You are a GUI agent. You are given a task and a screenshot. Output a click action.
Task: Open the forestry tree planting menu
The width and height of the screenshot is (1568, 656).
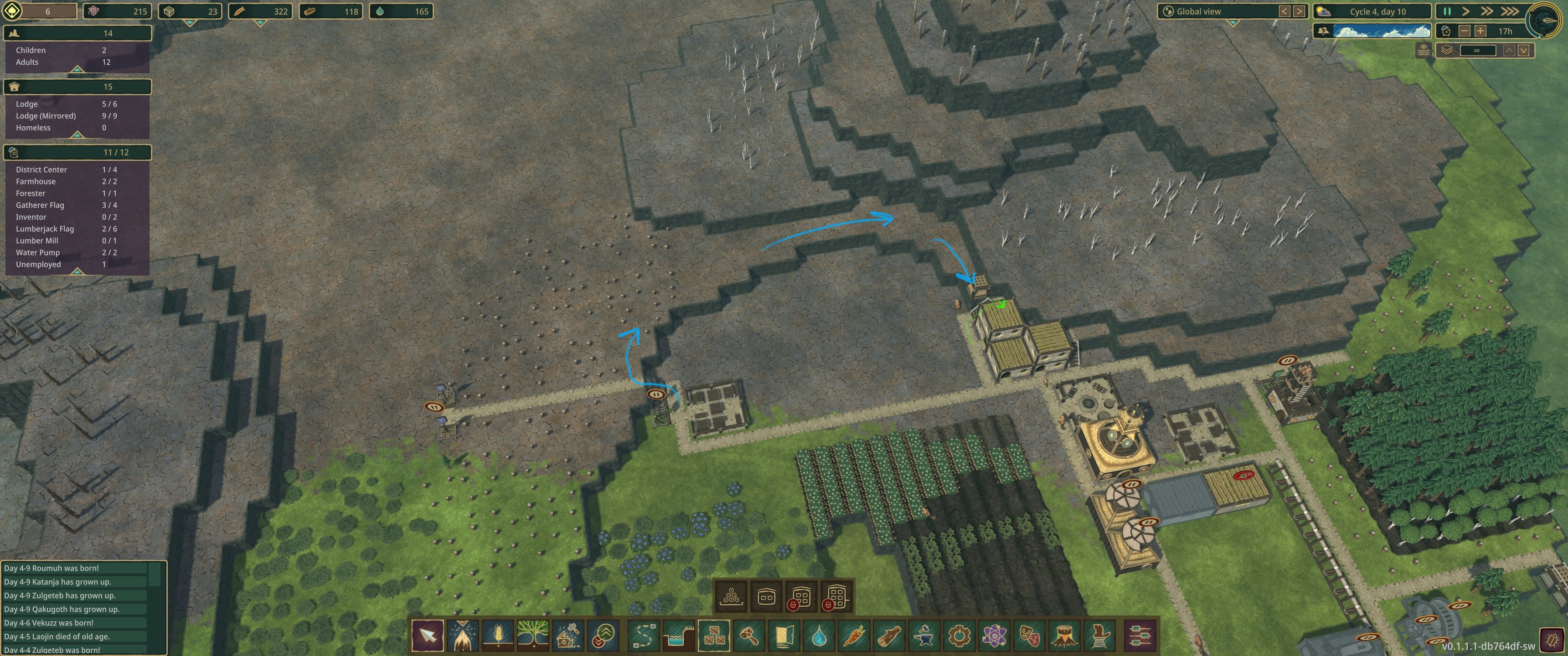point(533,636)
